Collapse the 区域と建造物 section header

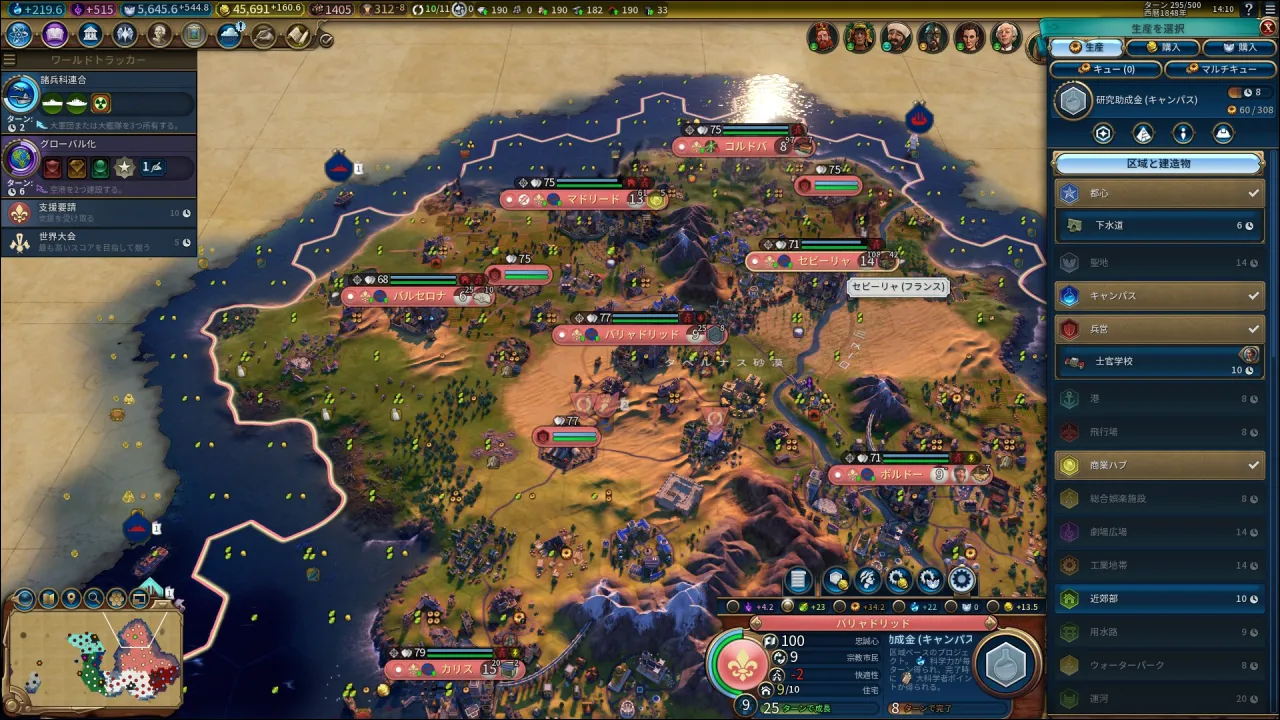[x=1159, y=163]
